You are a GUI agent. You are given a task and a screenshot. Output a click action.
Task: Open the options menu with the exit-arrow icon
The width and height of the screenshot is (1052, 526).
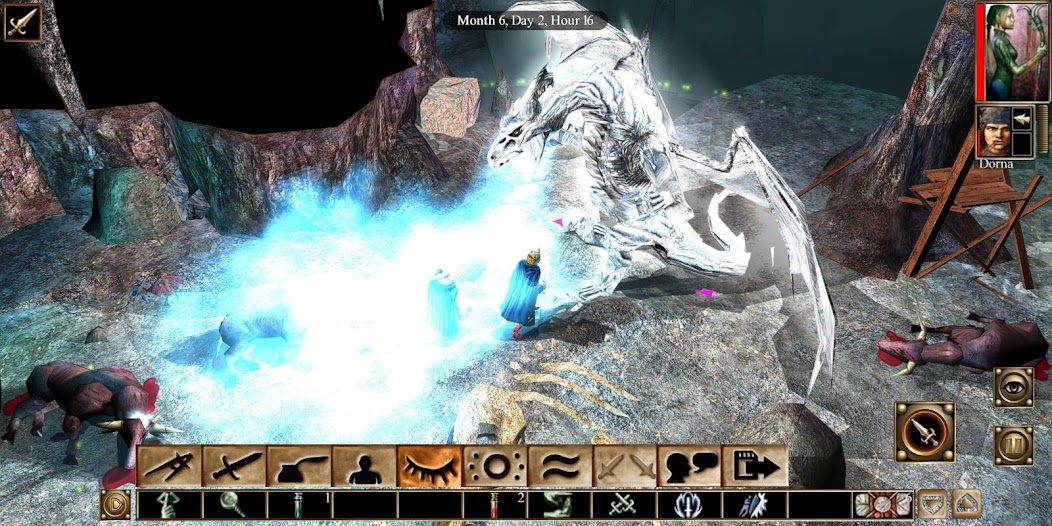(754, 466)
